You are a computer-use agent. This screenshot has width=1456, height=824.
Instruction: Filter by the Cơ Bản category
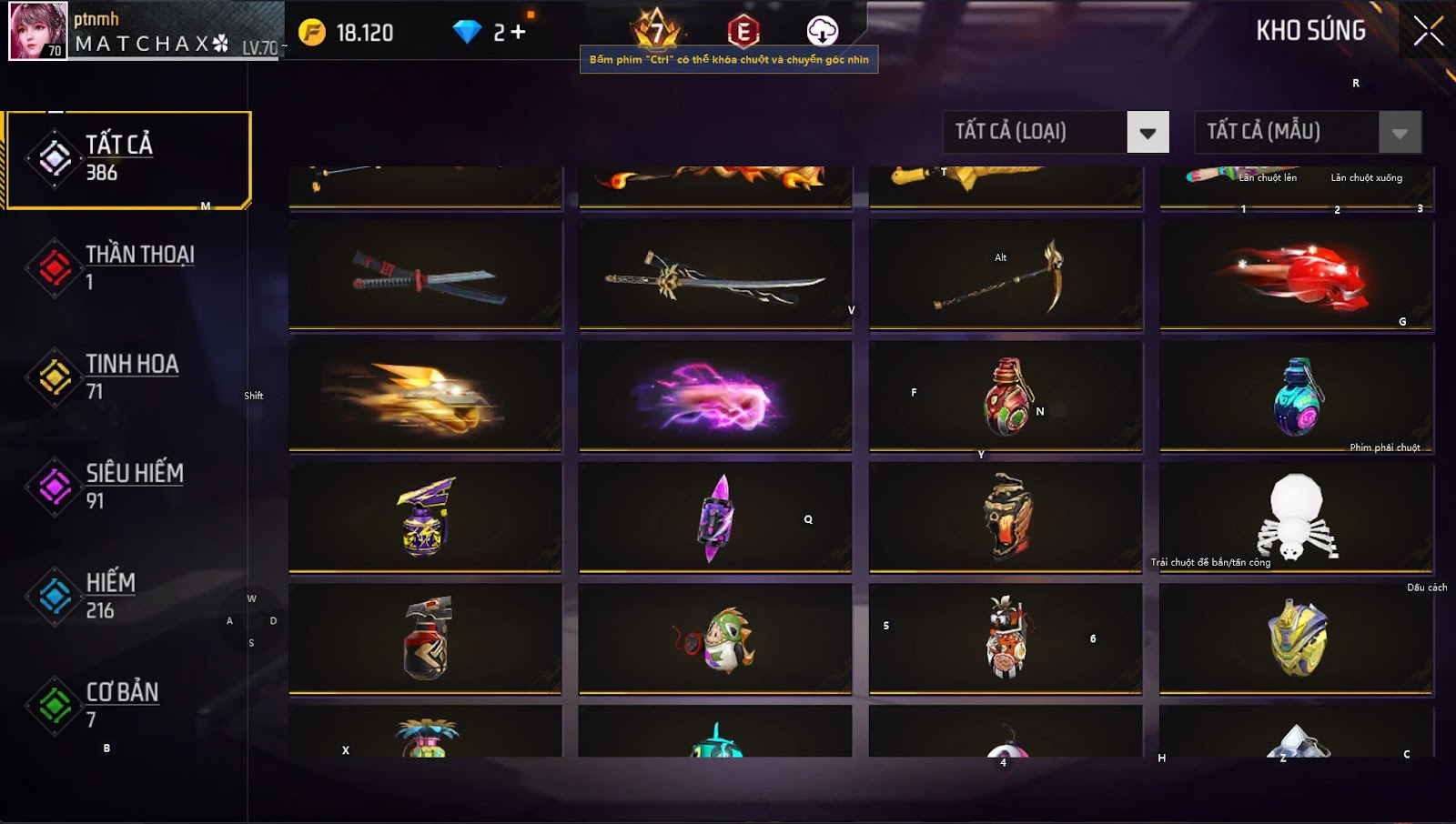128,705
